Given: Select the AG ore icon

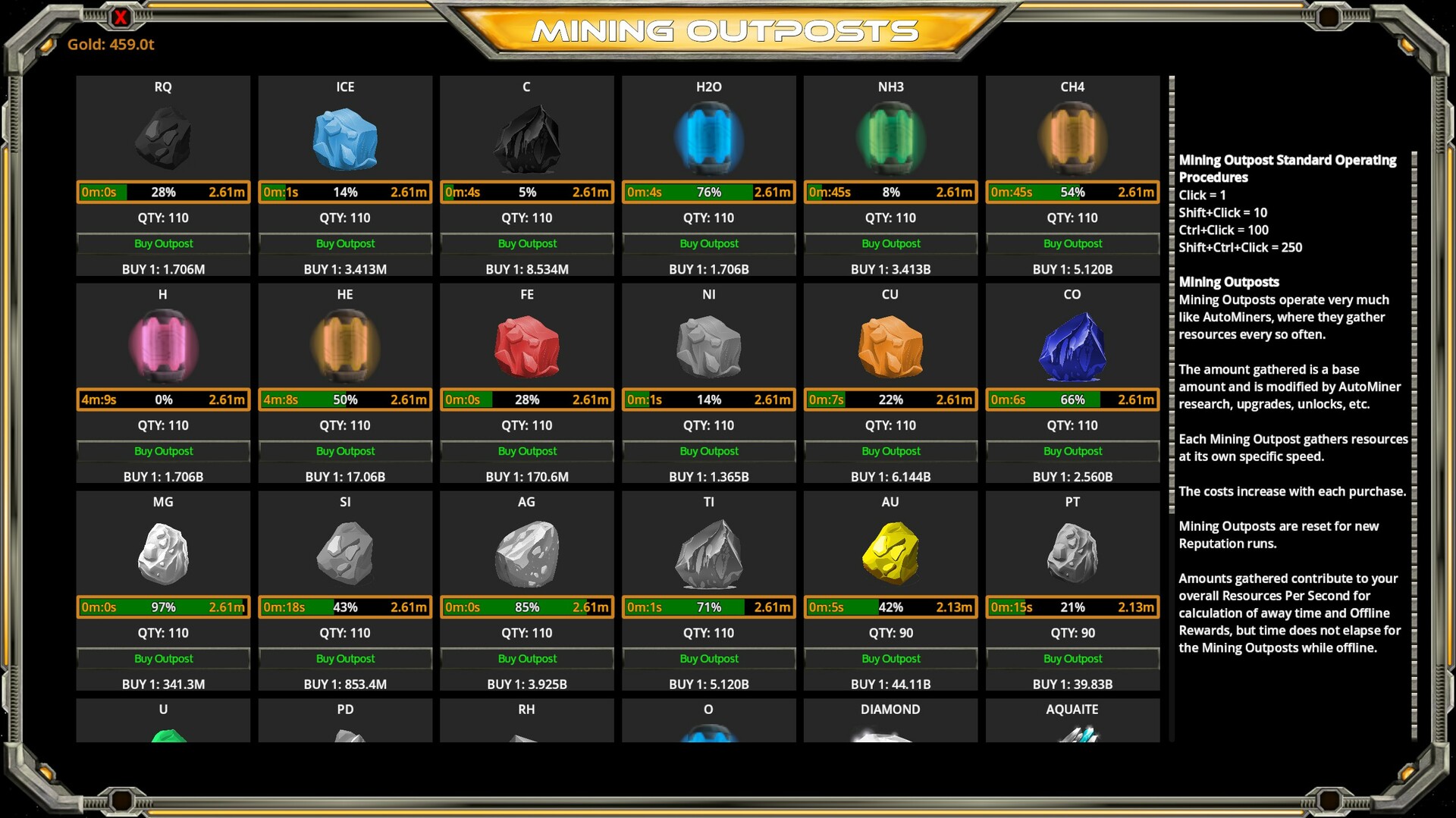Looking at the screenshot, I should click(526, 553).
